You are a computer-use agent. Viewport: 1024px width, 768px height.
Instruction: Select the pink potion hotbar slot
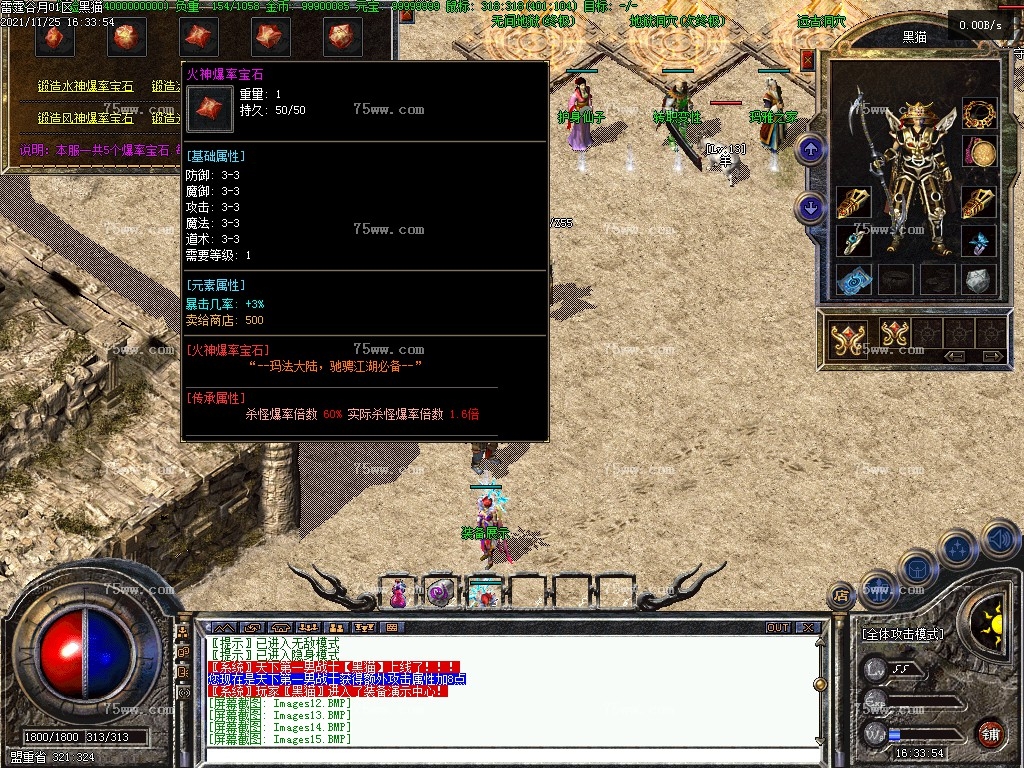(398, 592)
